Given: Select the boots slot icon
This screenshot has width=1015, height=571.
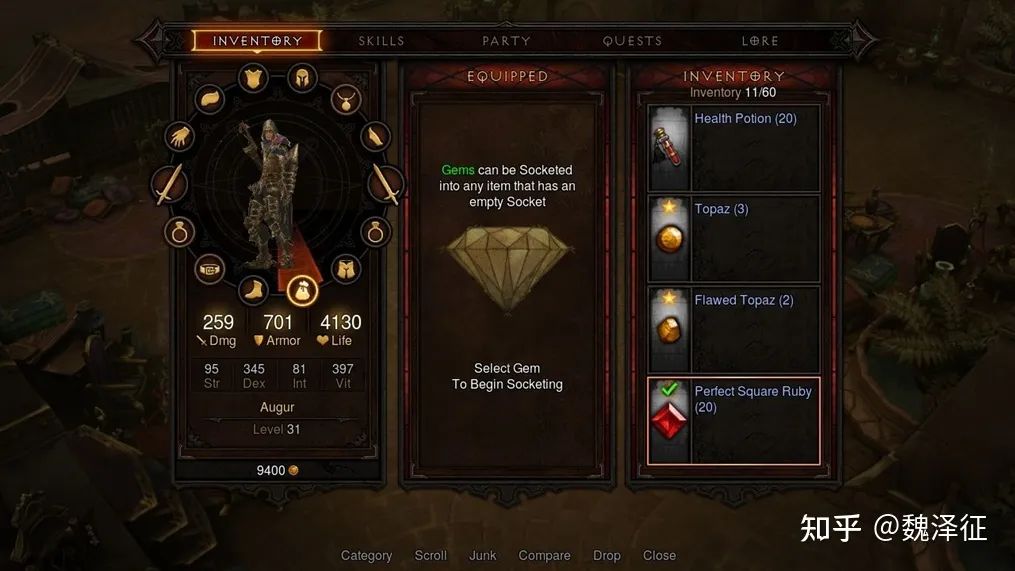Looking at the screenshot, I should tap(253, 289).
